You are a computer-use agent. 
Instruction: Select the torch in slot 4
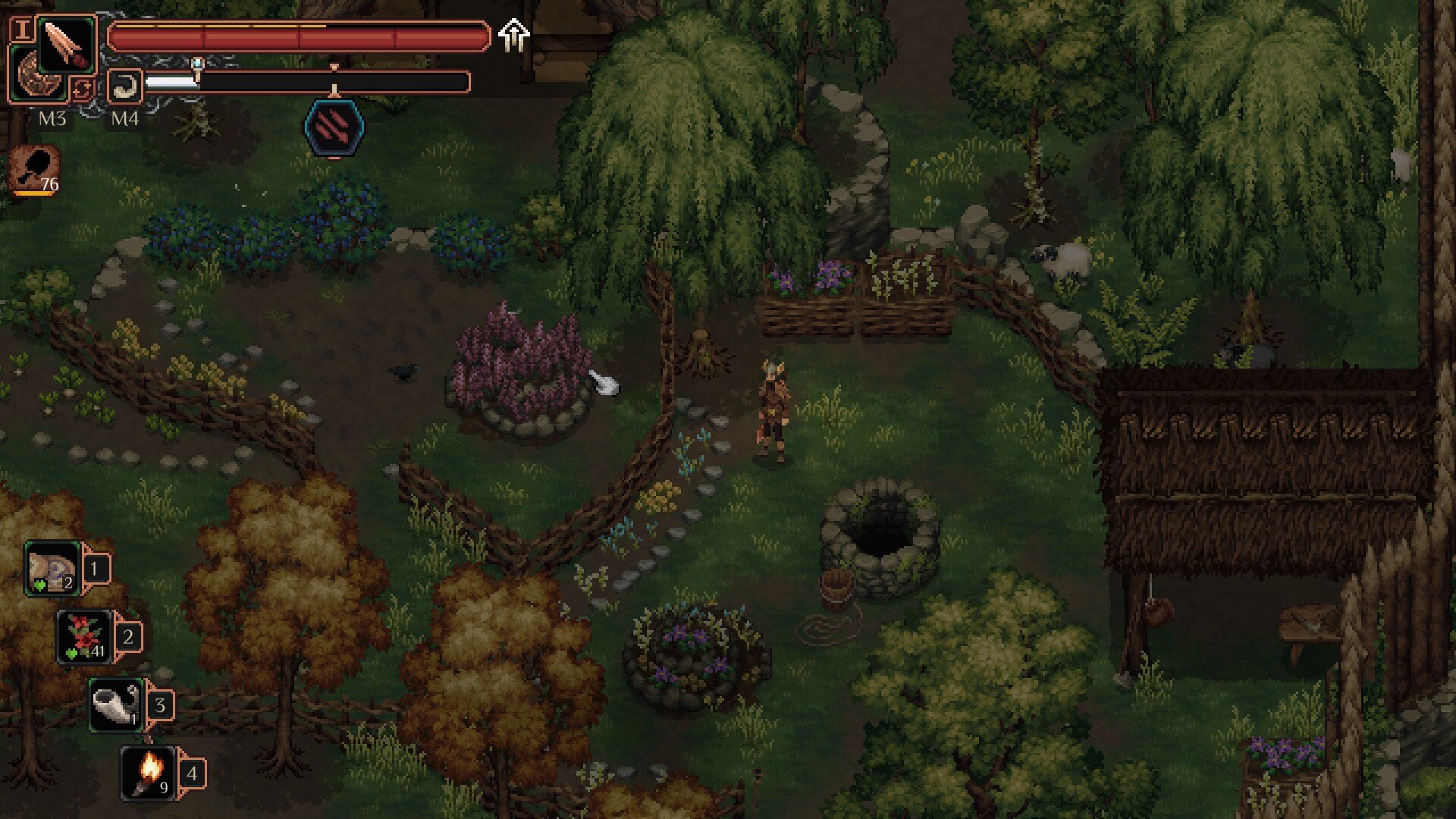tap(148, 773)
